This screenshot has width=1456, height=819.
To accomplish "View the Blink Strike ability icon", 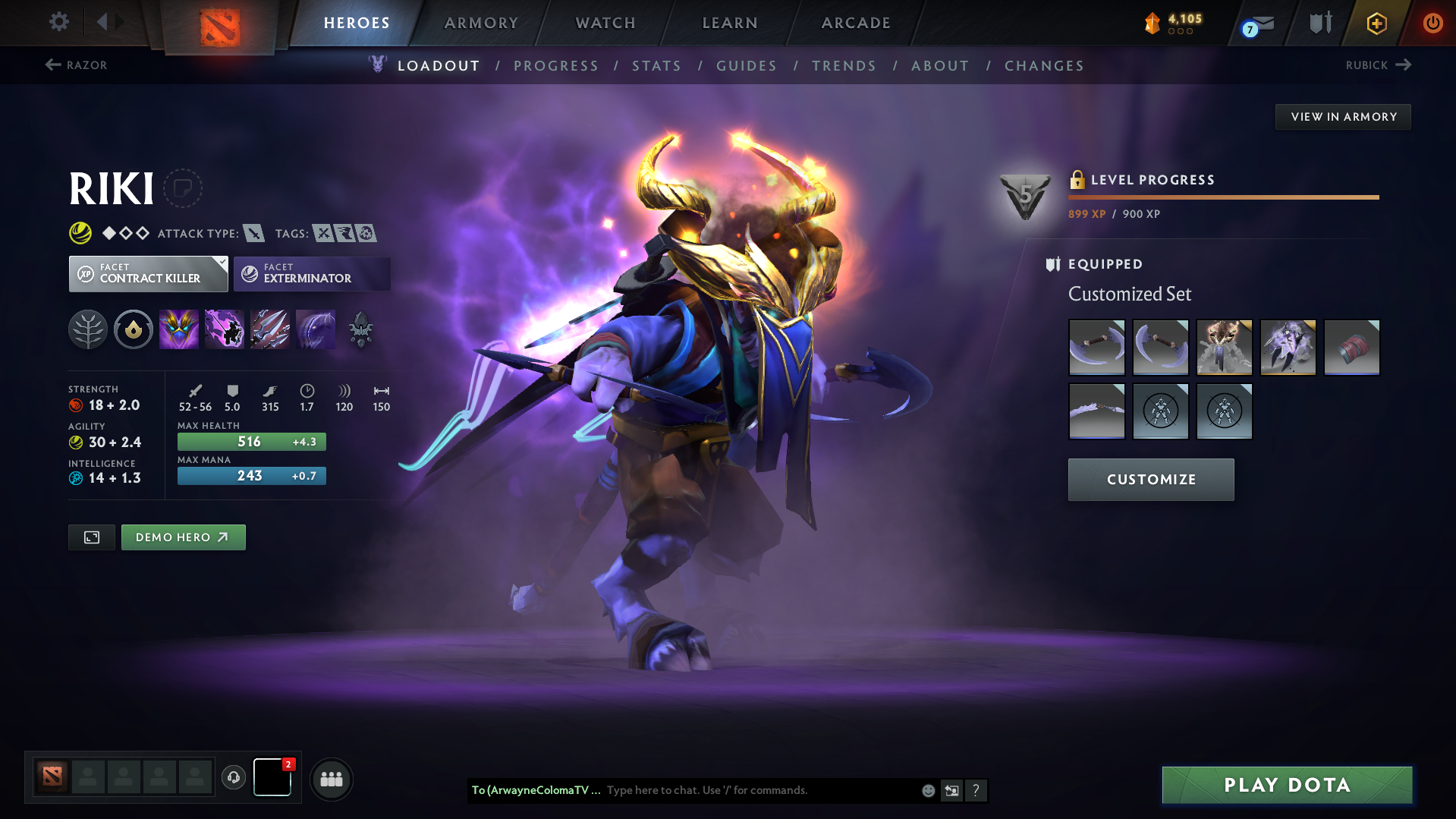I will 225,329.
